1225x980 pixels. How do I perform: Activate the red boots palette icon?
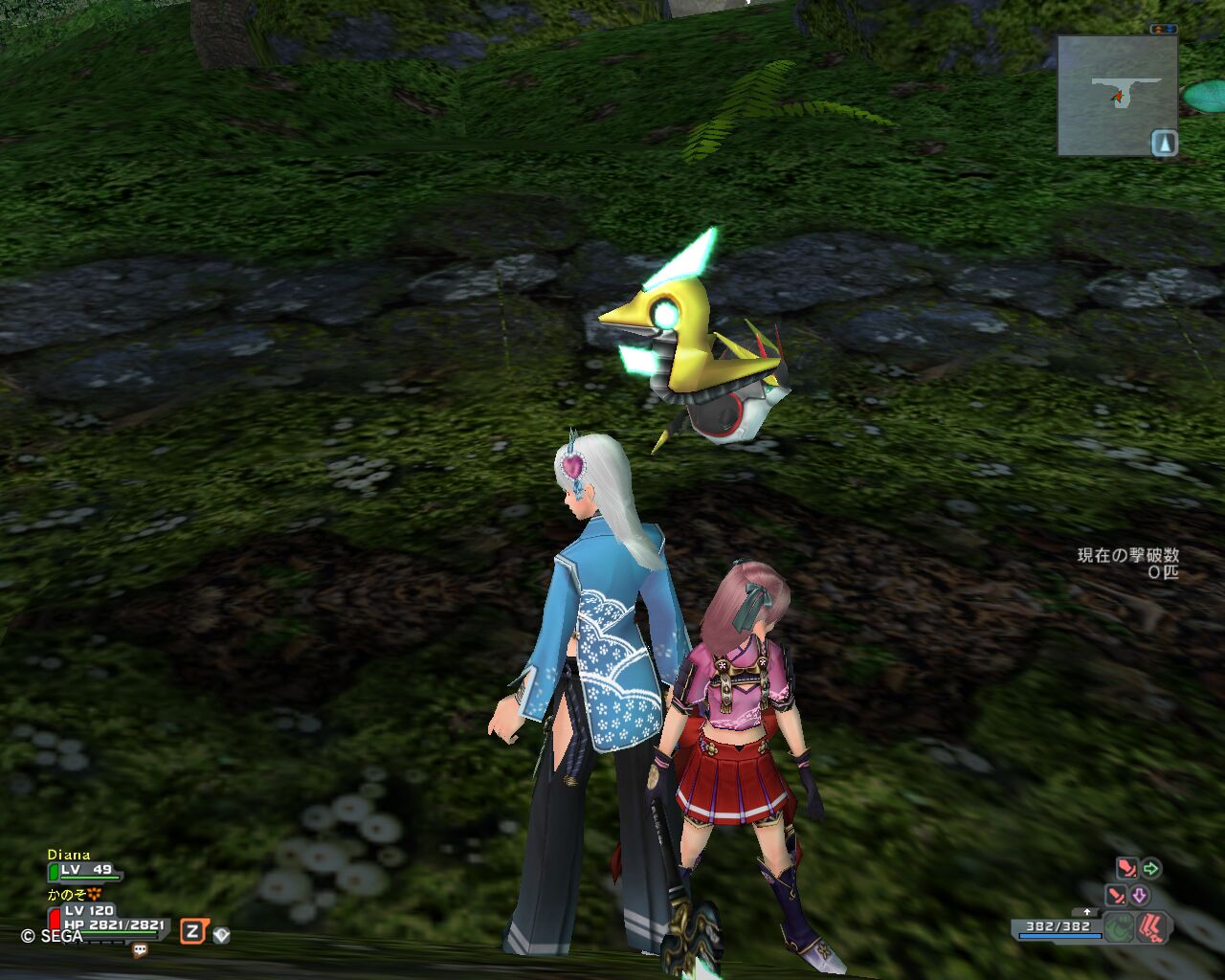click(x=1152, y=927)
